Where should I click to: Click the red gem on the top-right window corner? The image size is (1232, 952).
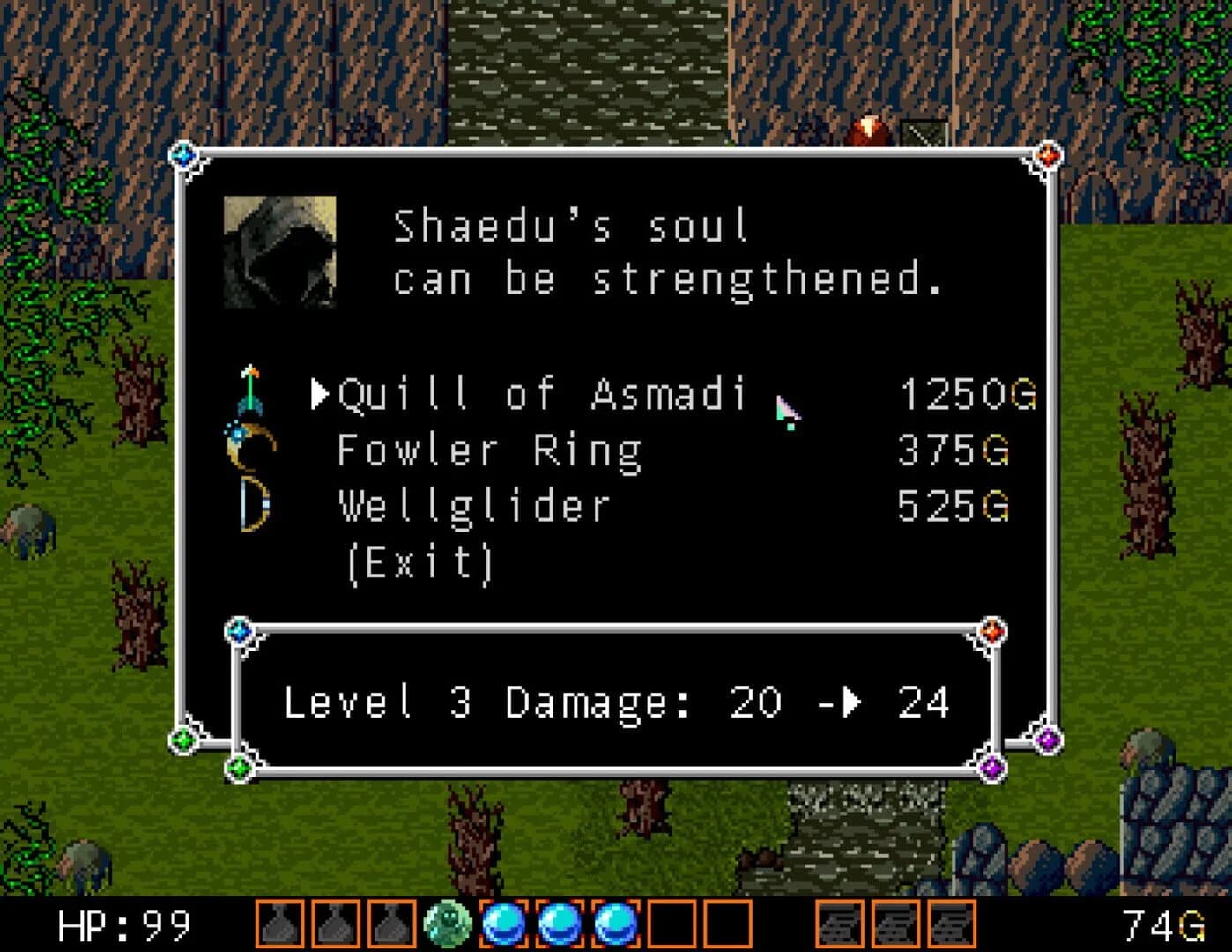coord(1048,153)
